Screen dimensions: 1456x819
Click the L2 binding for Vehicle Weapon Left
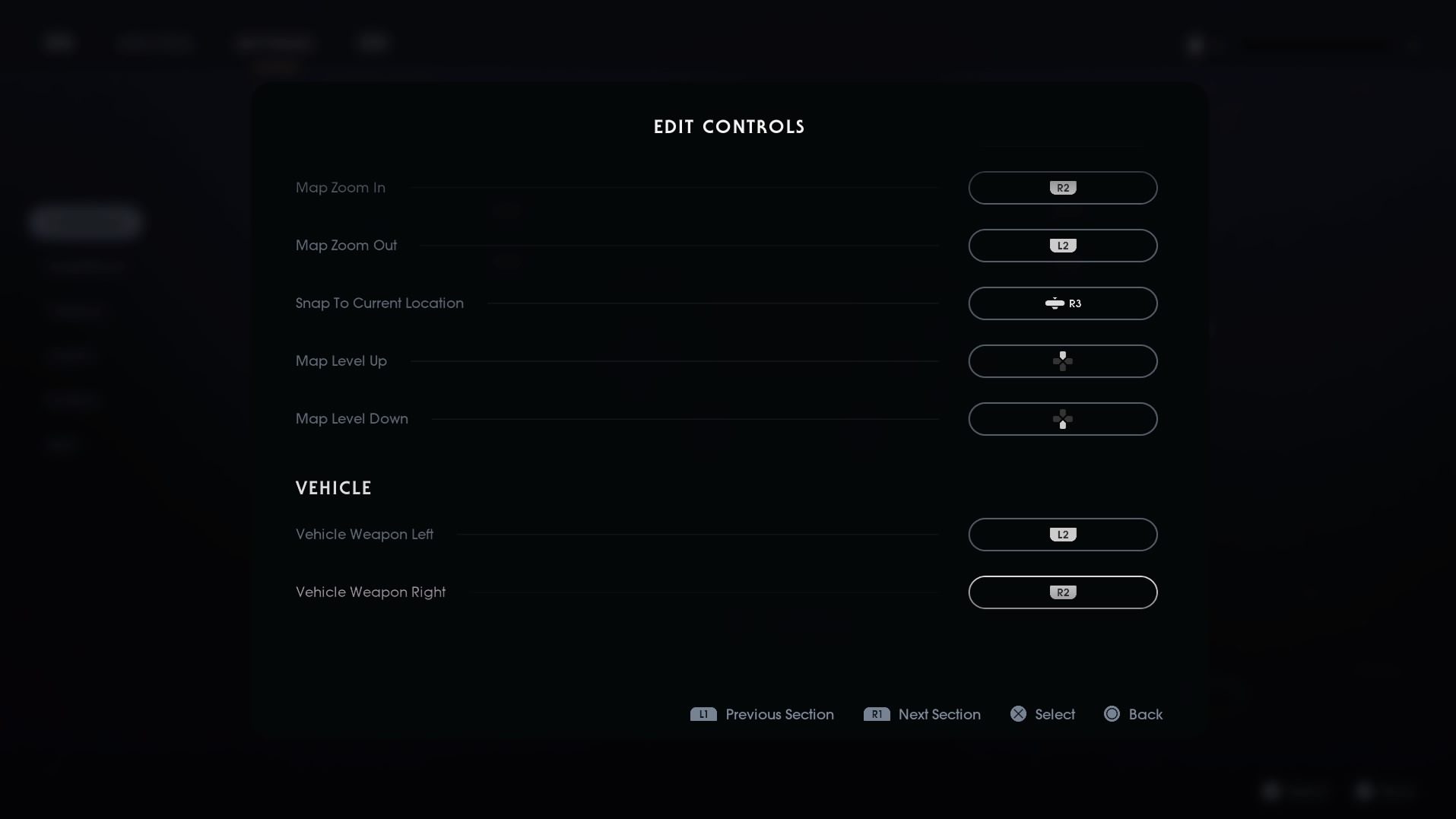pos(1061,535)
